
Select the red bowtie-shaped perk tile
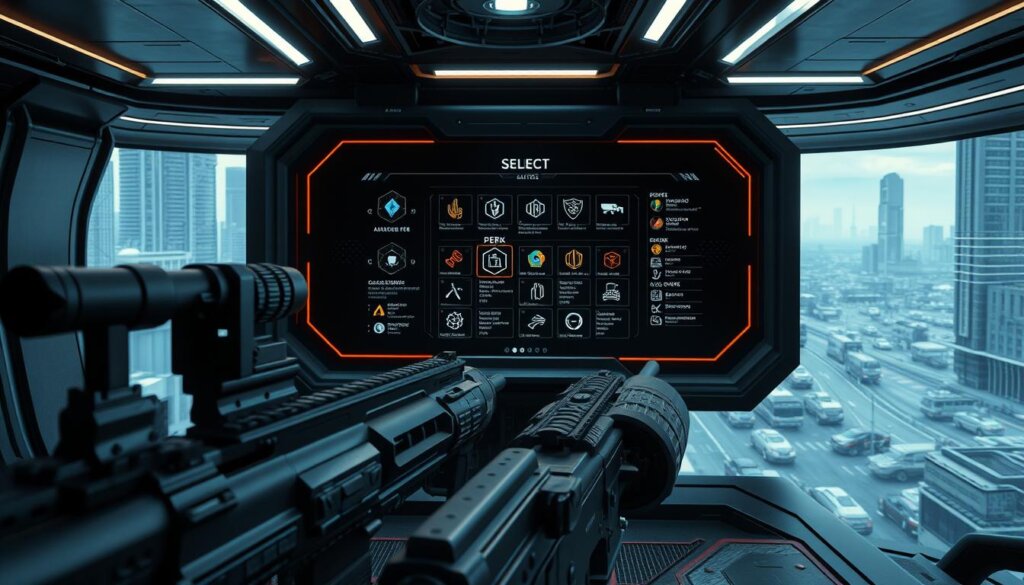pyautogui.click(x=454, y=260)
